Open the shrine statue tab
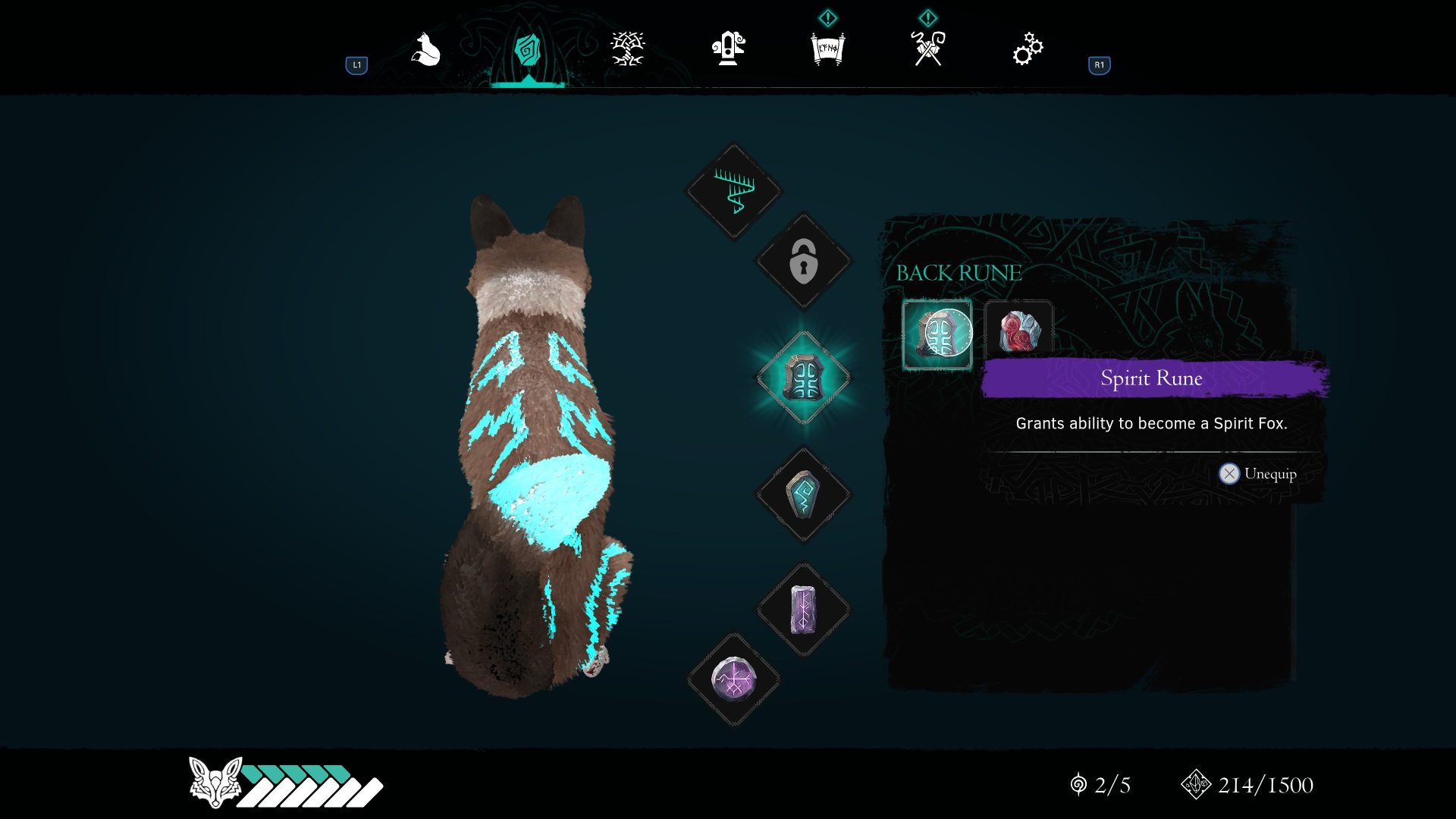 click(x=728, y=49)
